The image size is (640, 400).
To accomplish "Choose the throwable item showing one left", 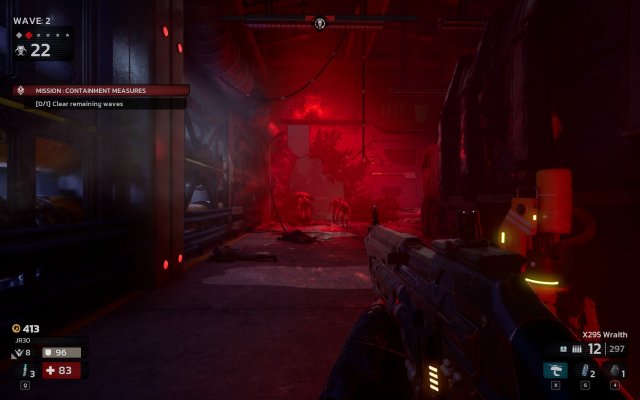I will point(615,371).
